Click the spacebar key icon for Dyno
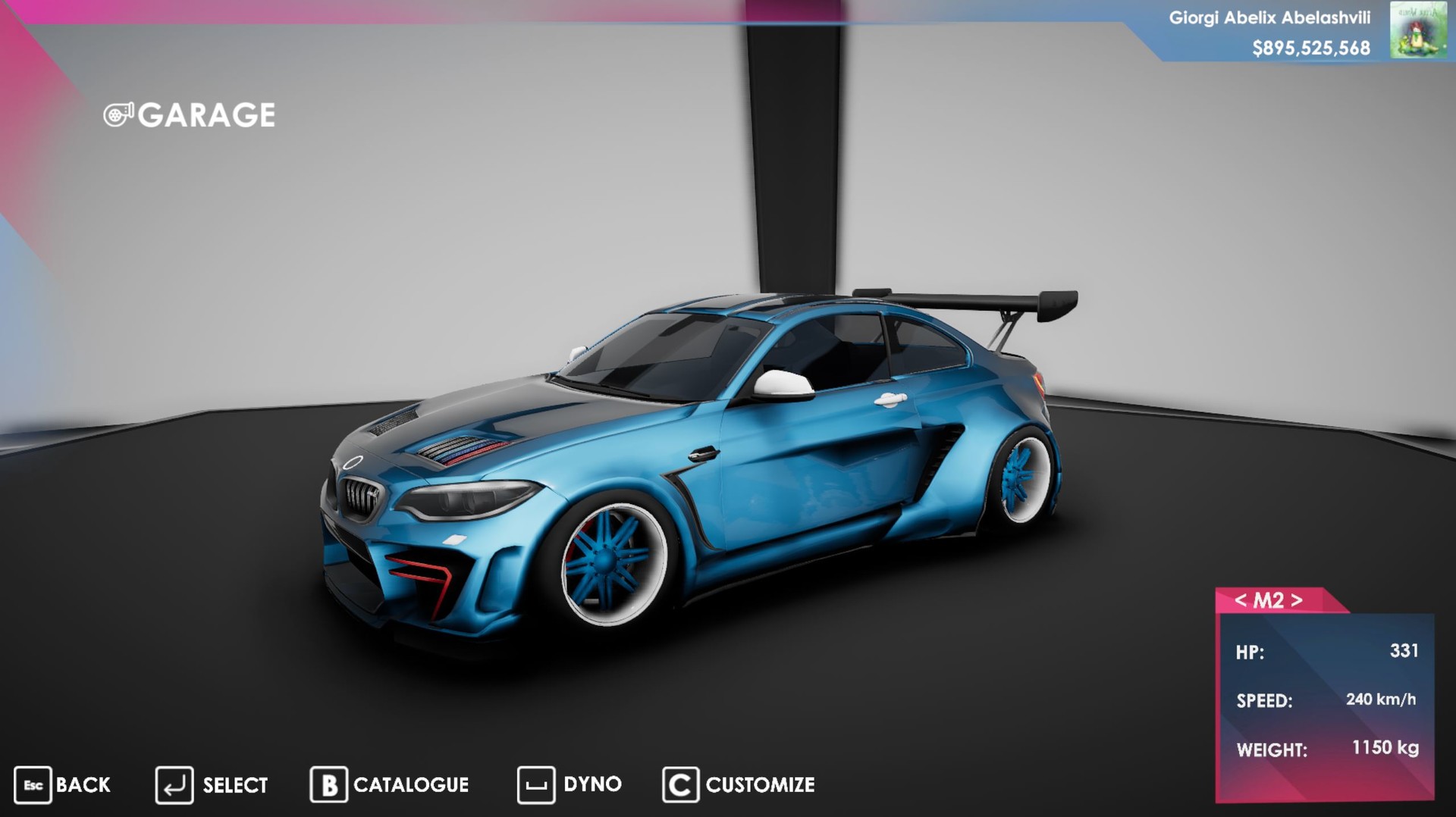This screenshot has height=817, width=1456. [536, 784]
